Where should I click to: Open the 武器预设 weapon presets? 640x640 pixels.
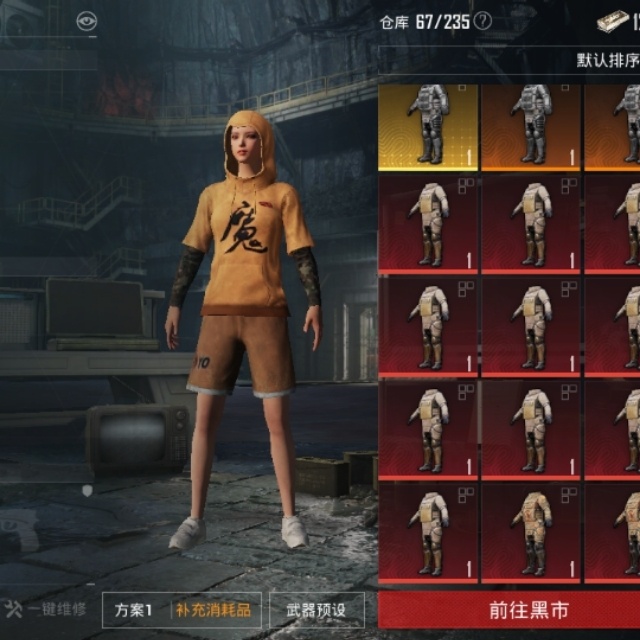click(317, 609)
